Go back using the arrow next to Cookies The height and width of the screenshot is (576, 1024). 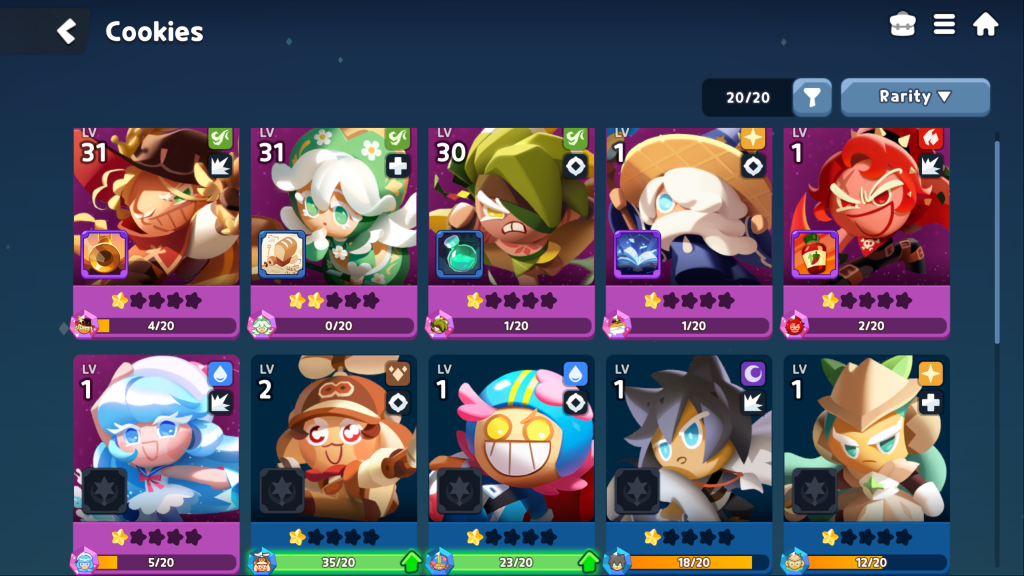[x=66, y=31]
